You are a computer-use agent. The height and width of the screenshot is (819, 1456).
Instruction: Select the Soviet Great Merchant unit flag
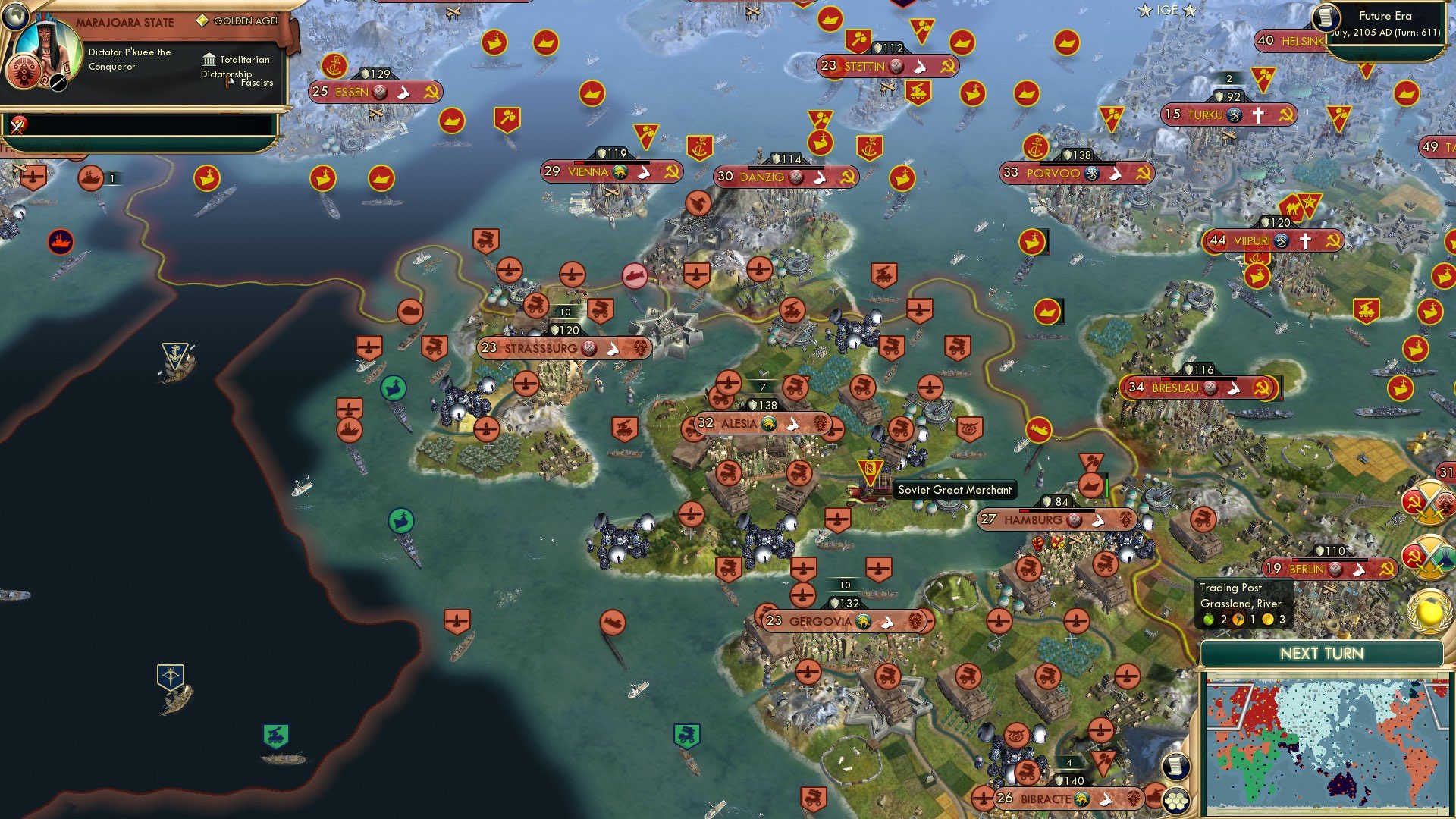tap(871, 469)
